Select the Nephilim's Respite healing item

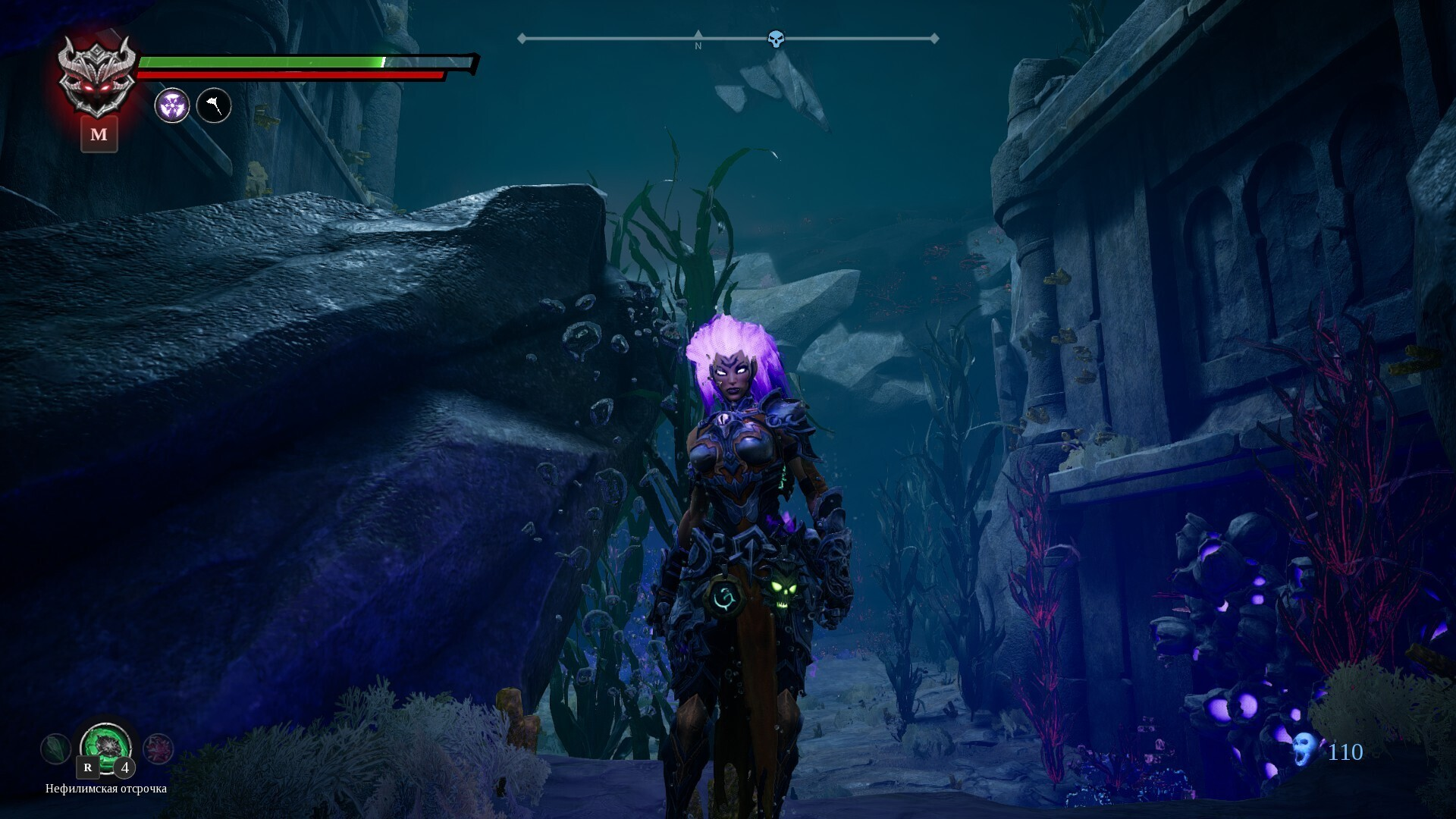(106, 746)
